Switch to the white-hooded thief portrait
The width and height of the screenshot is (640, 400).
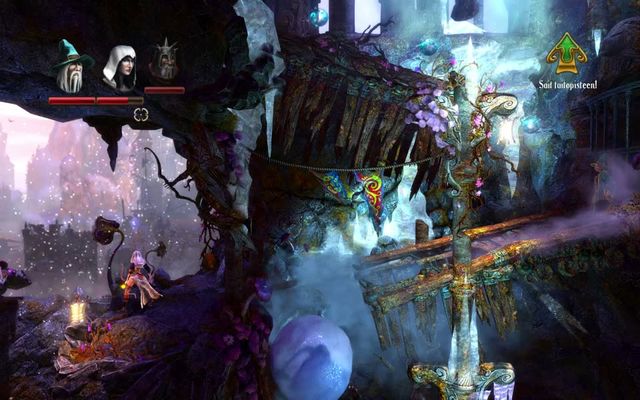[x=120, y=68]
